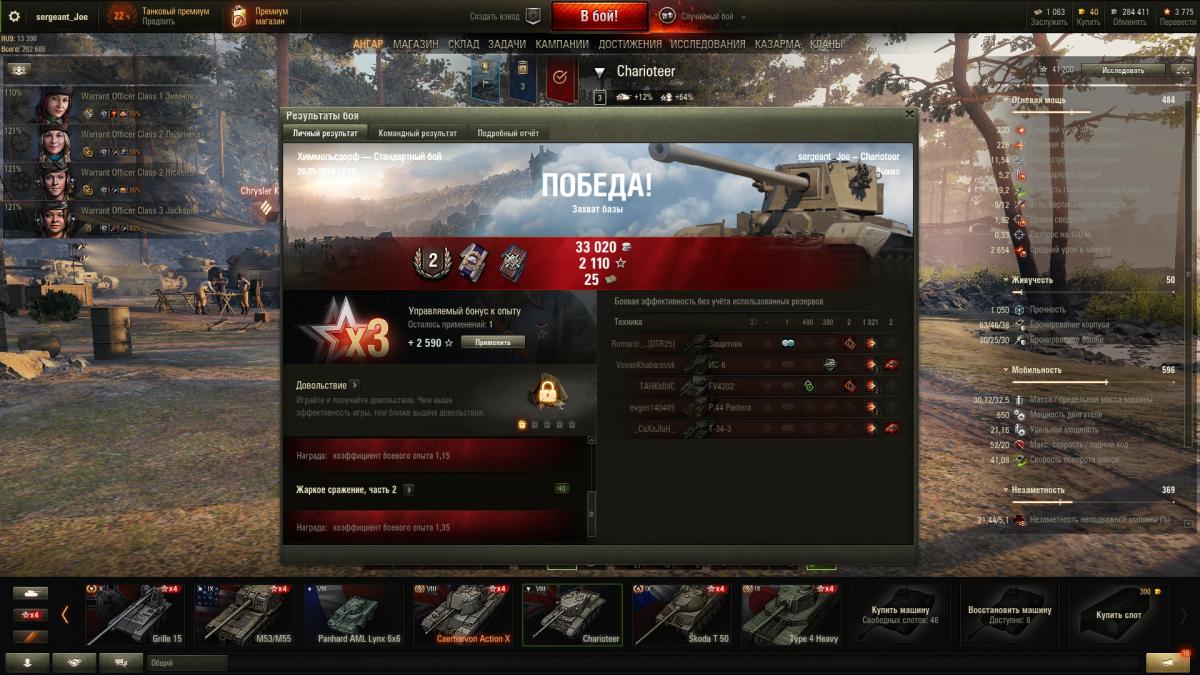Open the КАЗАРМА menu
The height and width of the screenshot is (675, 1200).
(777, 44)
